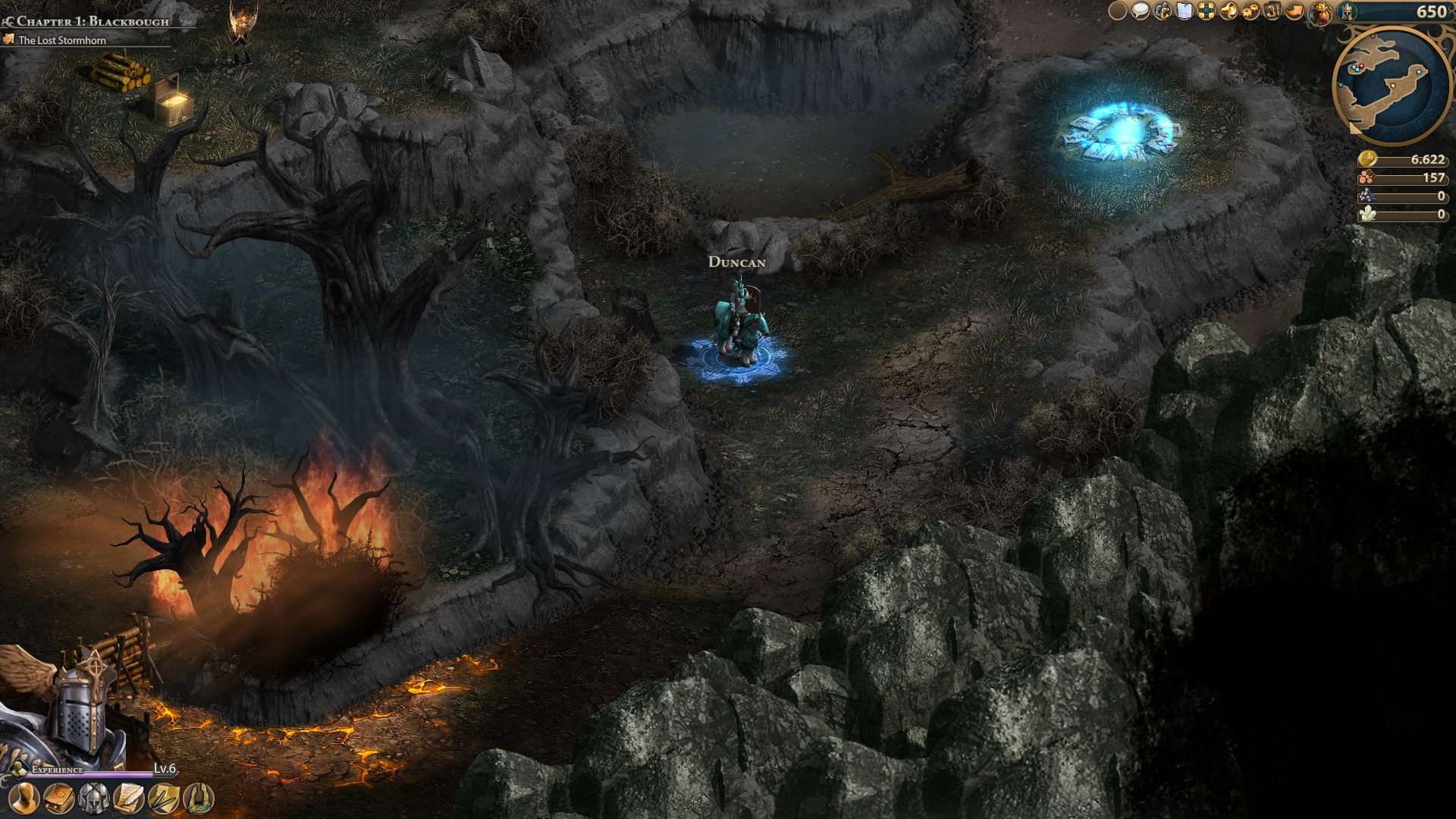
Task: Select the megaphone ping icon
Action: [1228, 11]
